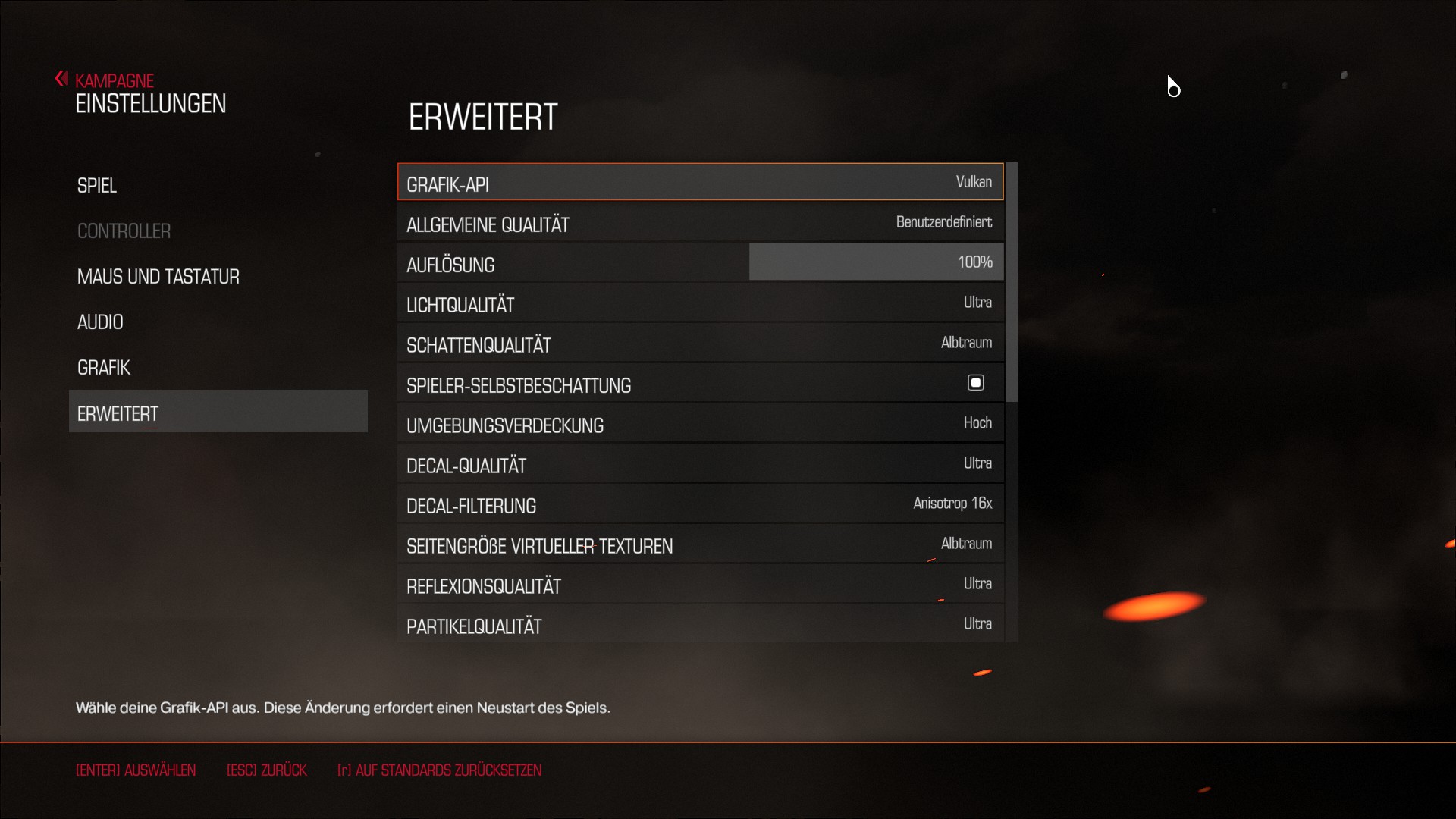The image size is (1456, 819).
Task: Switch to Maus und Tastatur settings
Action: point(158,277)
